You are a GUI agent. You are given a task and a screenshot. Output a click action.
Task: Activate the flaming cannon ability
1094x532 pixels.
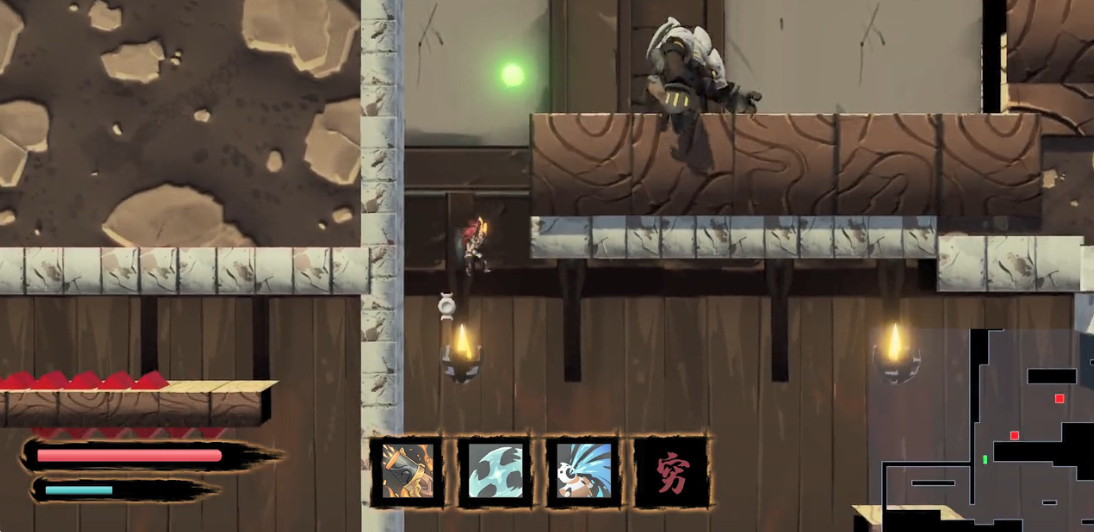click(408, 471)
